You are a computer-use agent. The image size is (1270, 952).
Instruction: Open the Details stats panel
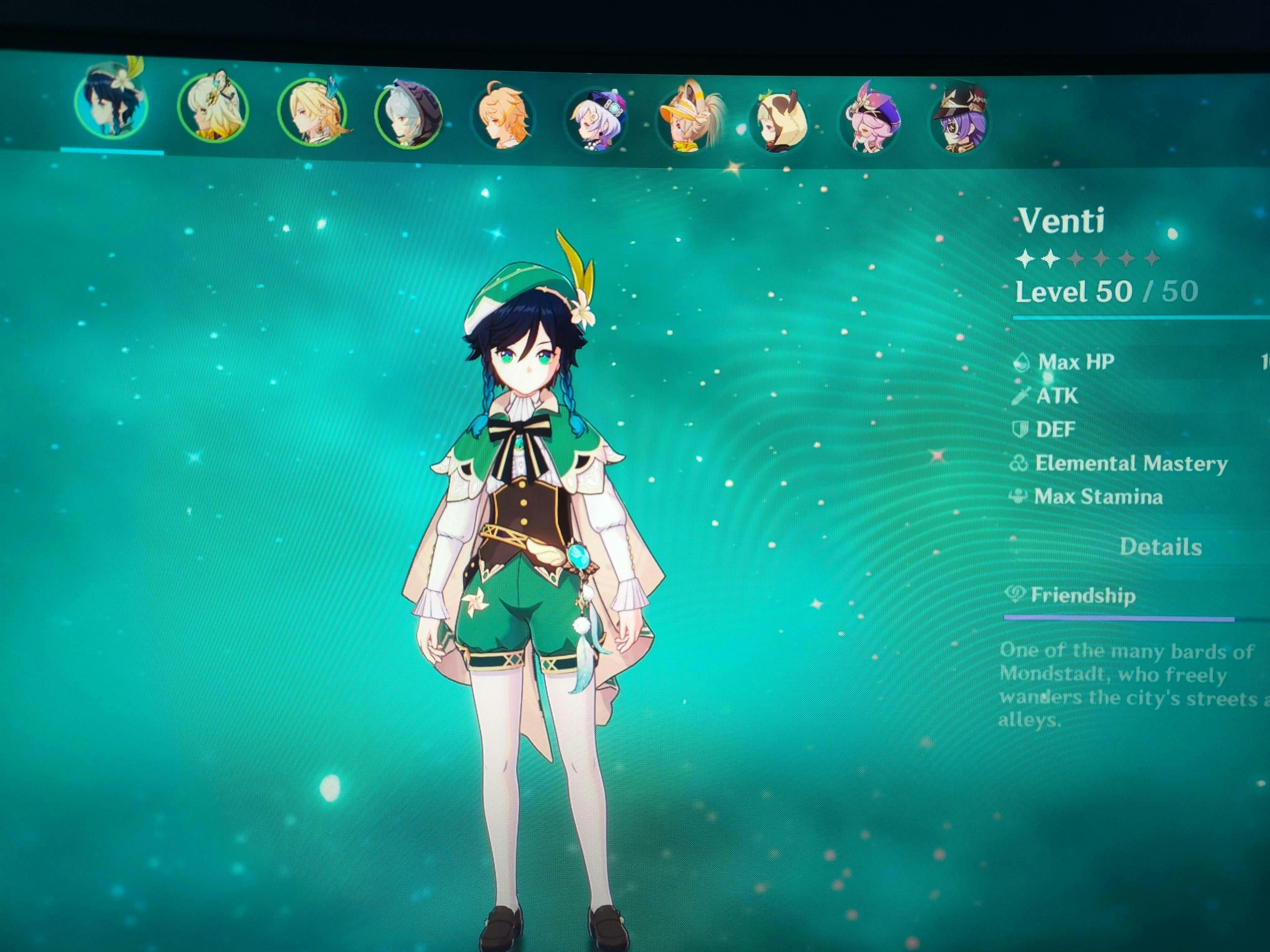(x=1160, y=547)
